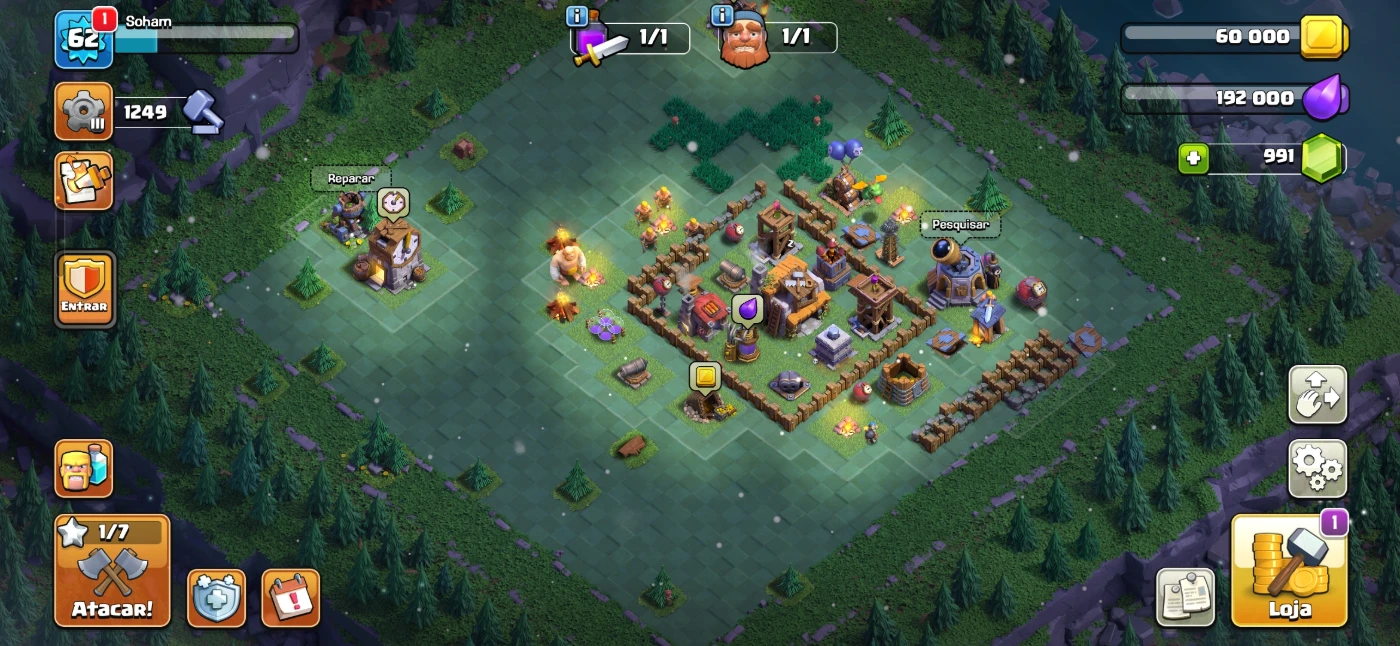Image resolution: width=1400 pixels, height=646 pixels.
Task: Click the Entrar clan shield button
Action: tap(84, 288)
